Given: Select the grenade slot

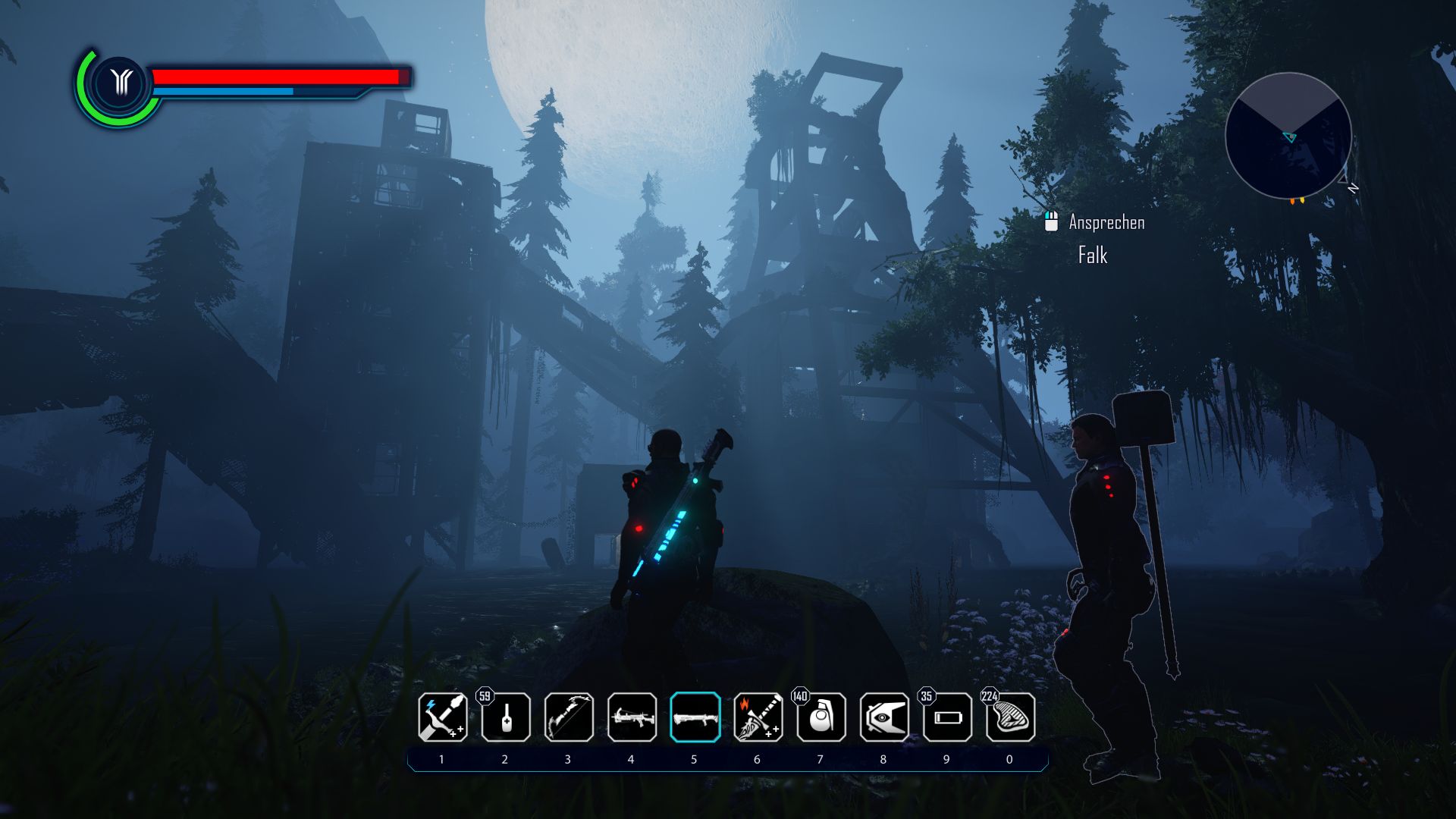Looking at the screenshot, I should pos(821,717).
